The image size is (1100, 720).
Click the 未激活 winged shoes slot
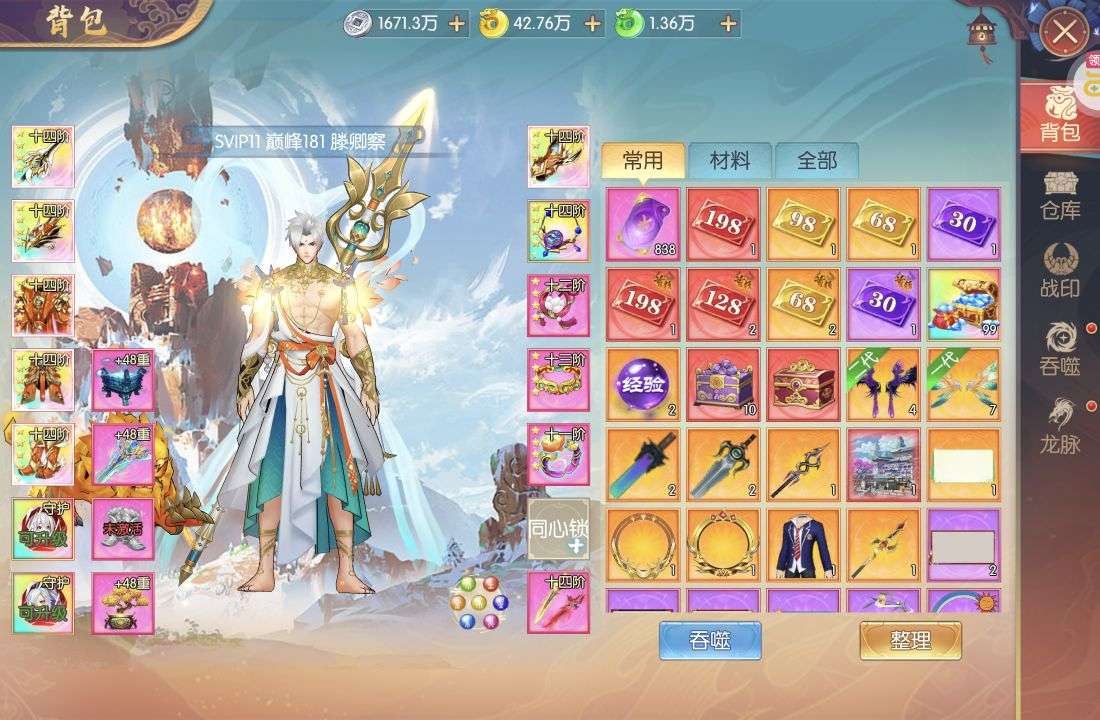(123, 529)
